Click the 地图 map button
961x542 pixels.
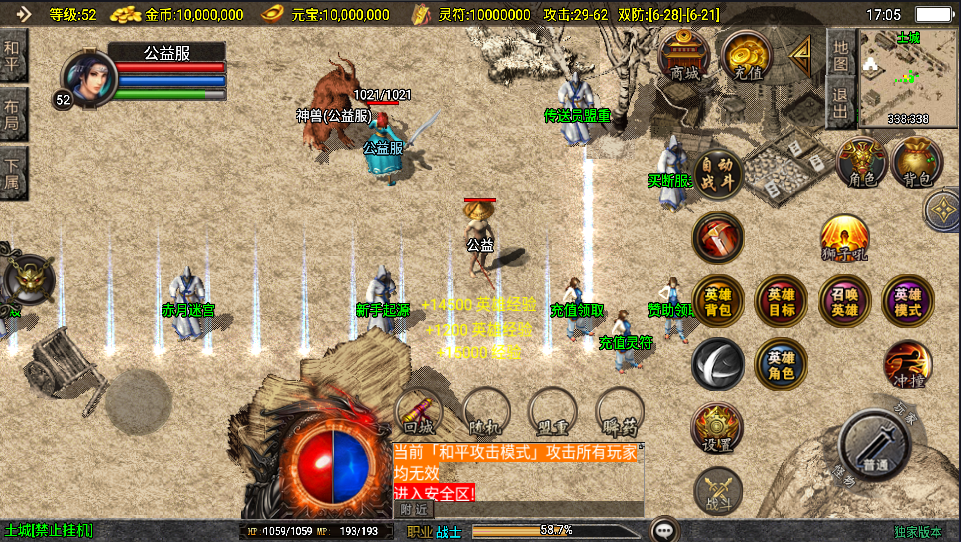coord(841,56)
